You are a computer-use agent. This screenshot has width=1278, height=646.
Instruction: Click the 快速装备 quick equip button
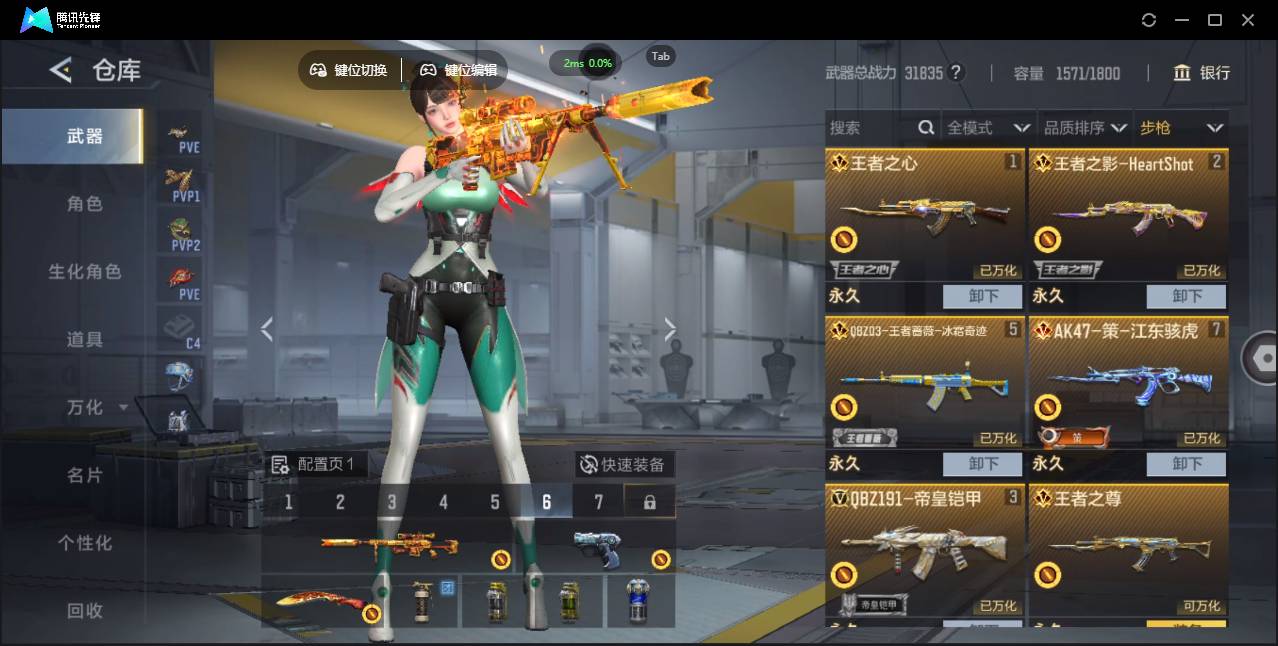tap(625, 465)
